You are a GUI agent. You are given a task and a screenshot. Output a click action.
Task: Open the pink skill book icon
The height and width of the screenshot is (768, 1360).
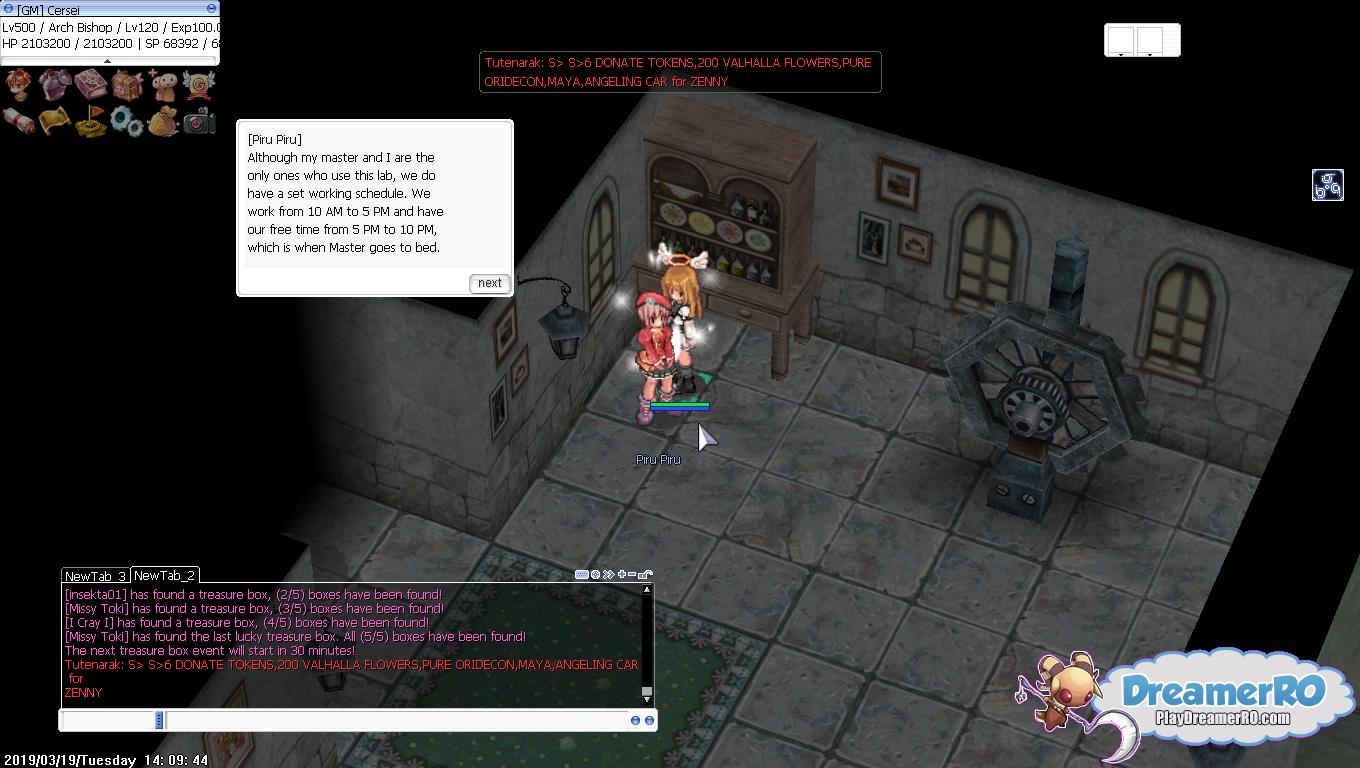(90, 85)
